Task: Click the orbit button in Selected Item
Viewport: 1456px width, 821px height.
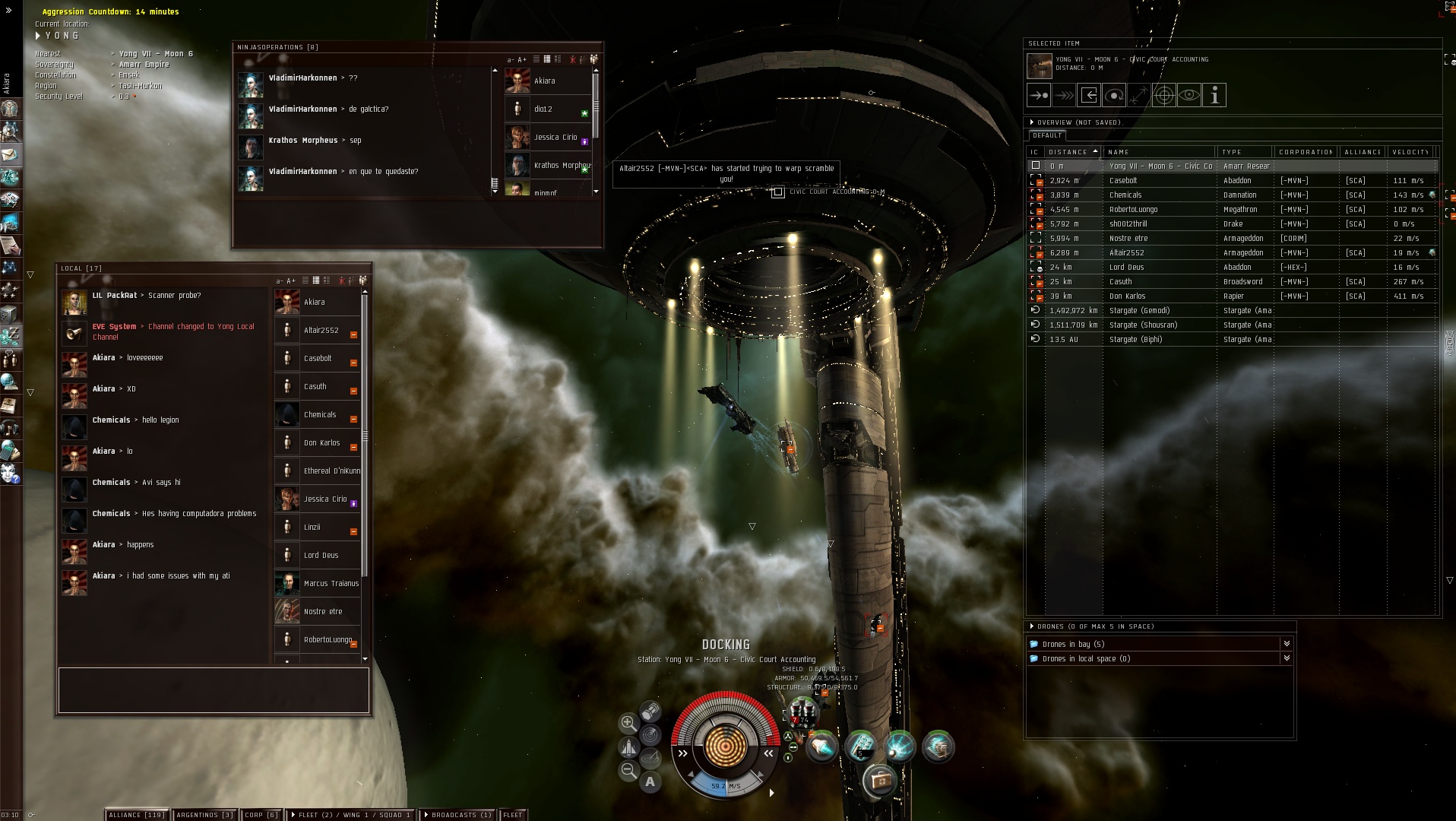Action: pyautogui.click(x=1114, y=95)
